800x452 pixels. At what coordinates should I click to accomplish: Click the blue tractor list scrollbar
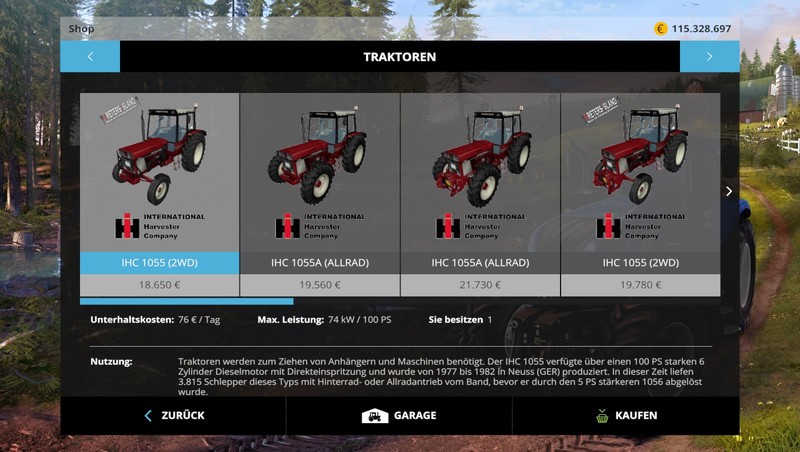click(187, 301)
